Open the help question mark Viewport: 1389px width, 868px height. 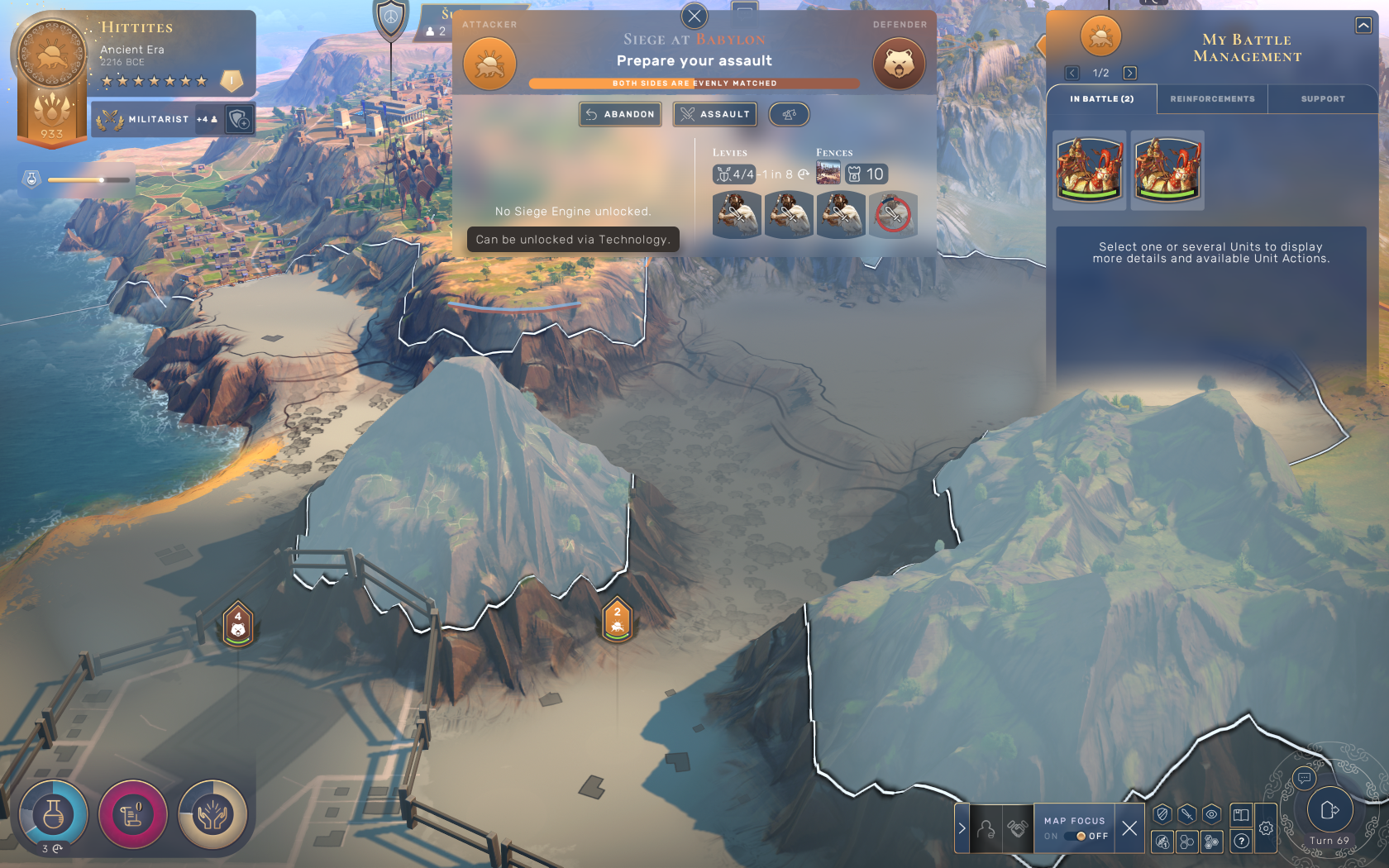coord(1241,842)
